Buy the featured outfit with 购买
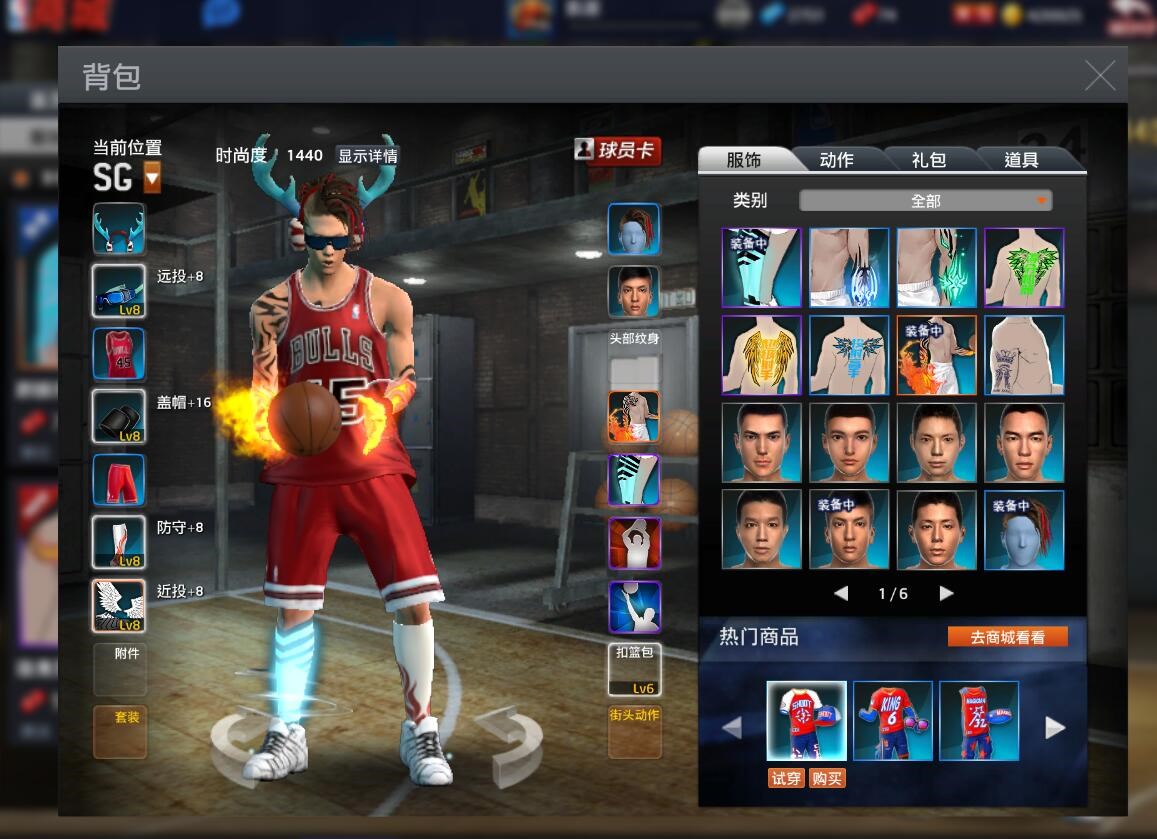 point(827,778)
